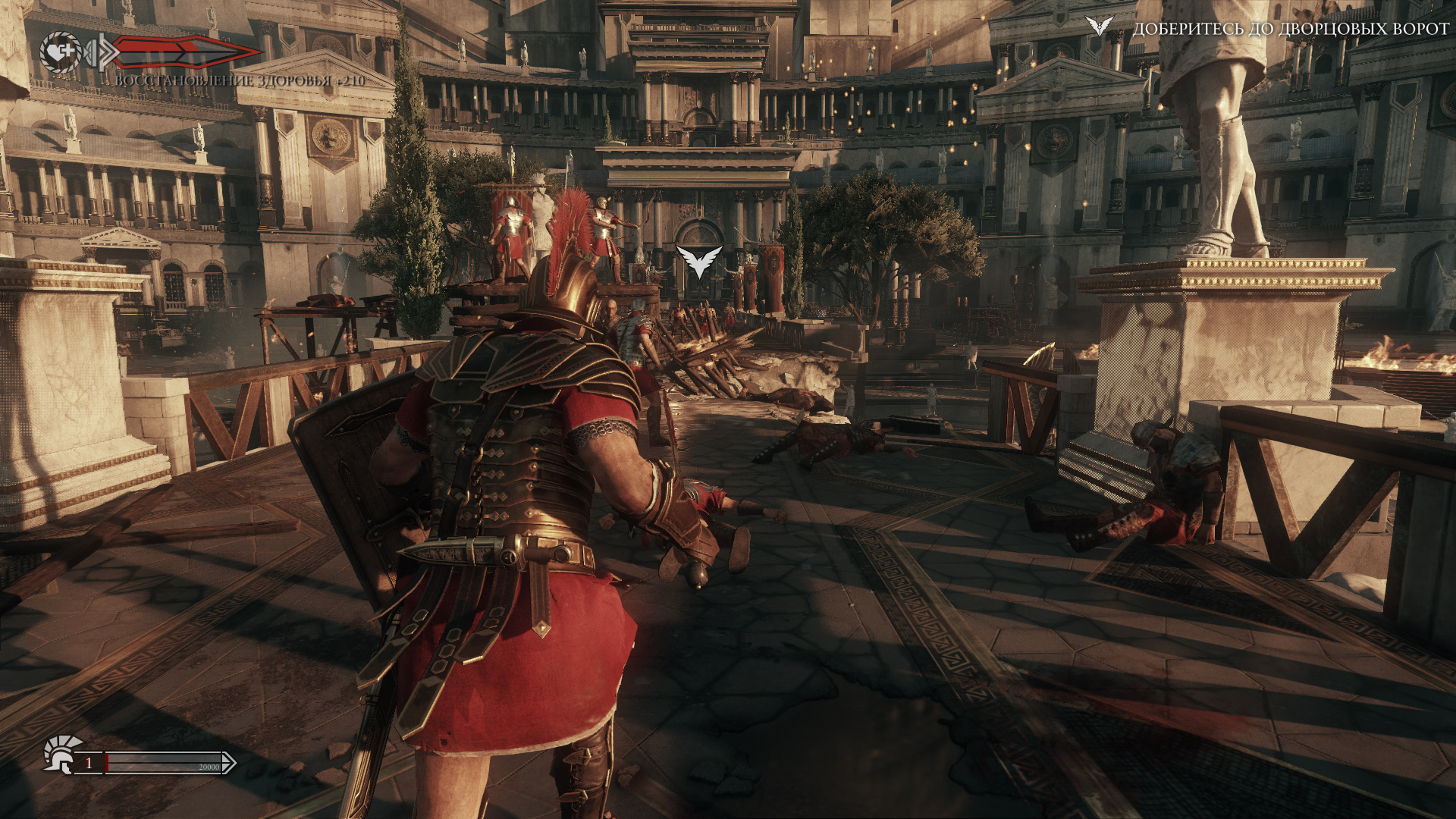The image size is (1456, 819).
Task: Select the palace gates objective tracker text
Action: click(x=1290, y=29)
